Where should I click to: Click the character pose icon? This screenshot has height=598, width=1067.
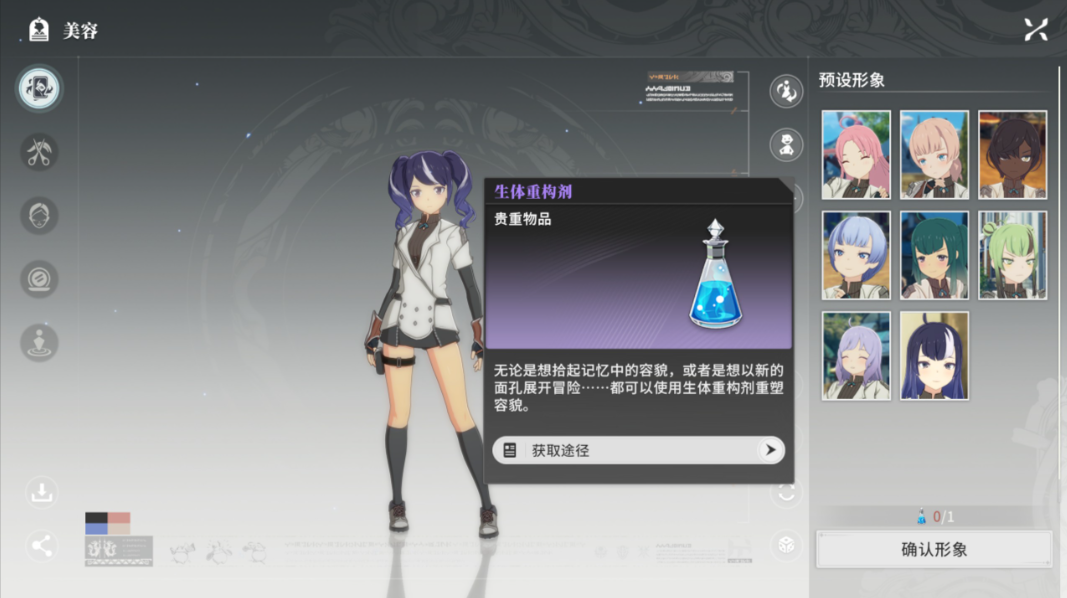coord(787,92)
